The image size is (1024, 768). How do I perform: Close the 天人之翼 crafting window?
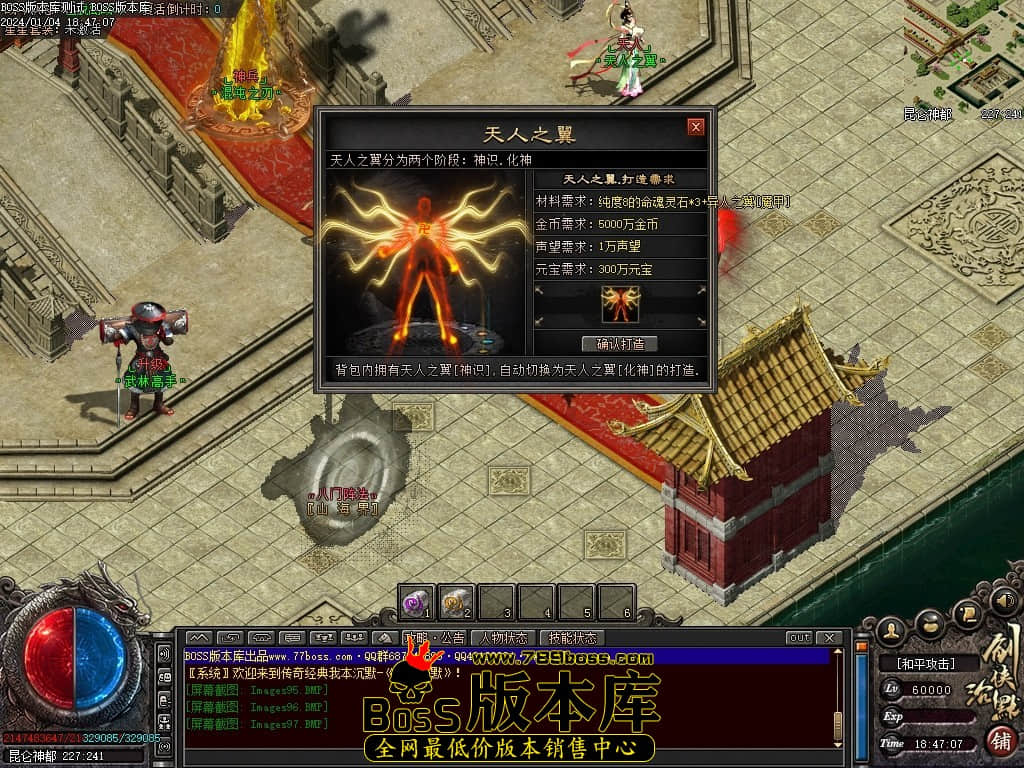pyautogui.click(x=696, y=127)
